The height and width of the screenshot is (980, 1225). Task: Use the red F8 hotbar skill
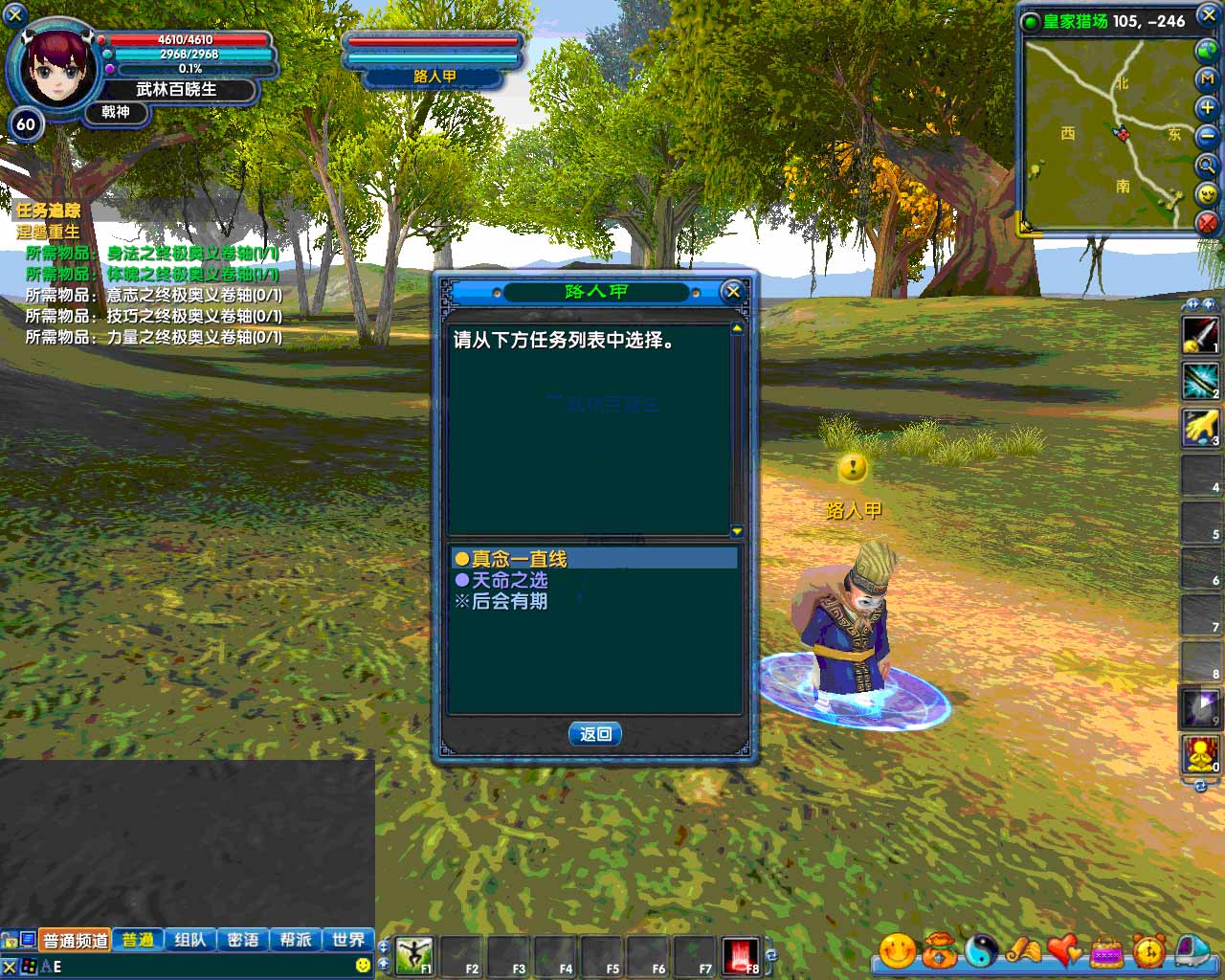point(742,955)
